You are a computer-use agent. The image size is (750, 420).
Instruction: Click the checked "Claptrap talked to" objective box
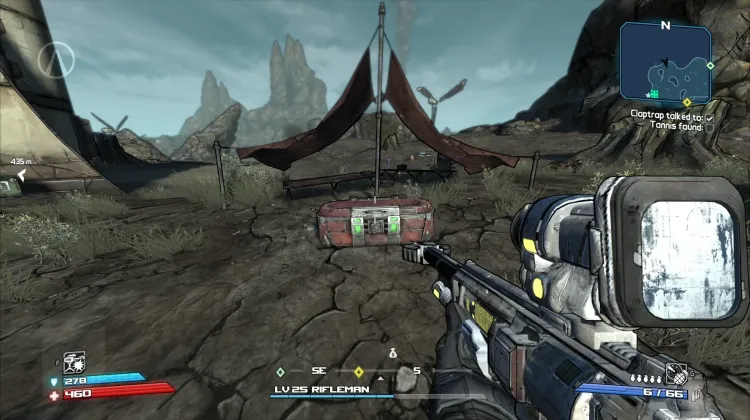coord(710,116)
